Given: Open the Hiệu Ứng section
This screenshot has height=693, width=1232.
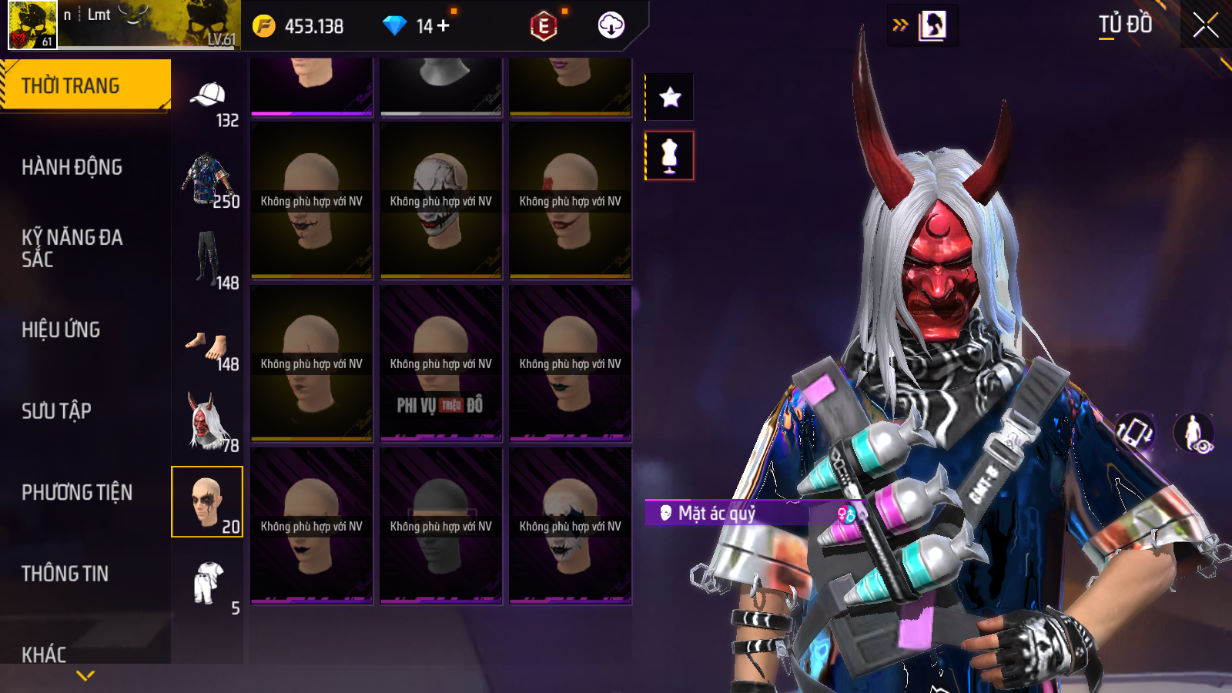Looking at the screenshot, I should click(x=61, y=329).
